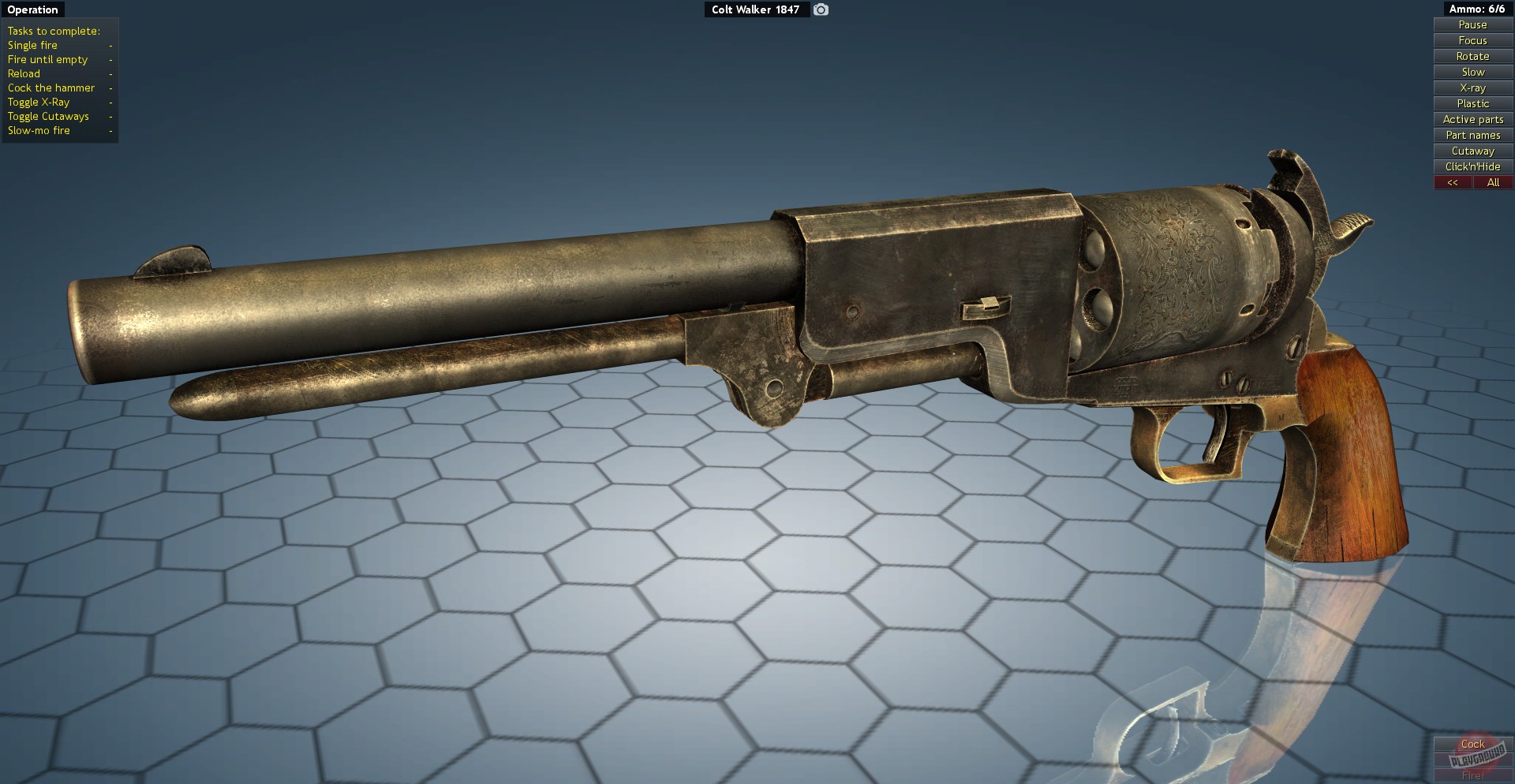
Task: Toggle Slow motion mode
Action: 1472,72
